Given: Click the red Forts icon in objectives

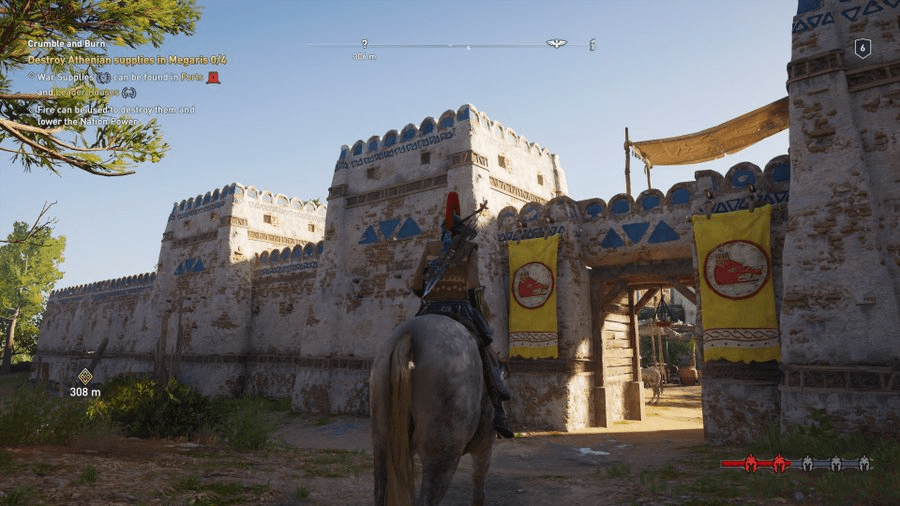Looking at the screenshot, I should pyautogui.click(x=213, y=77).
